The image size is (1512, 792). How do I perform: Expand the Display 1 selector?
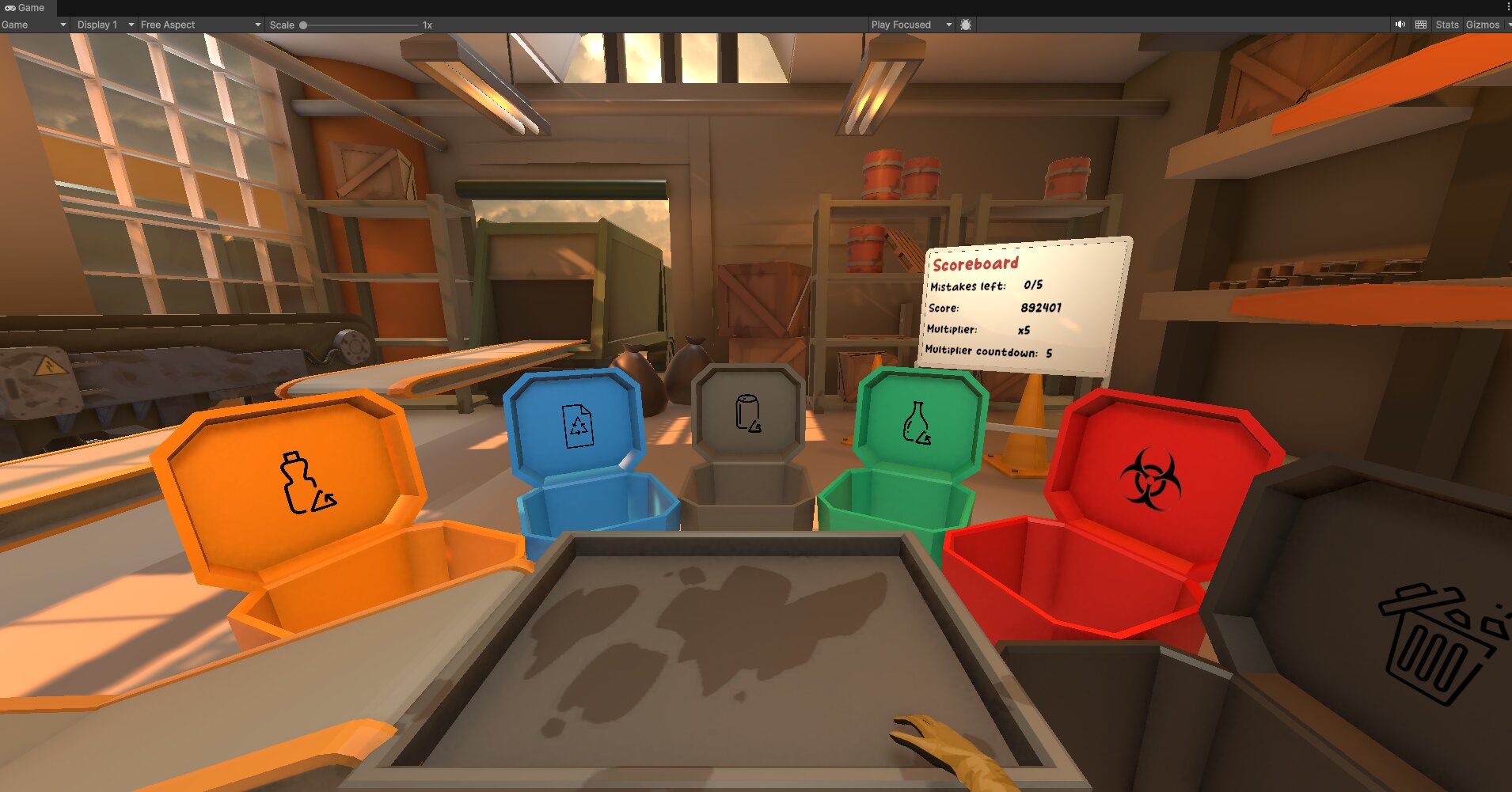coord(101,25)
